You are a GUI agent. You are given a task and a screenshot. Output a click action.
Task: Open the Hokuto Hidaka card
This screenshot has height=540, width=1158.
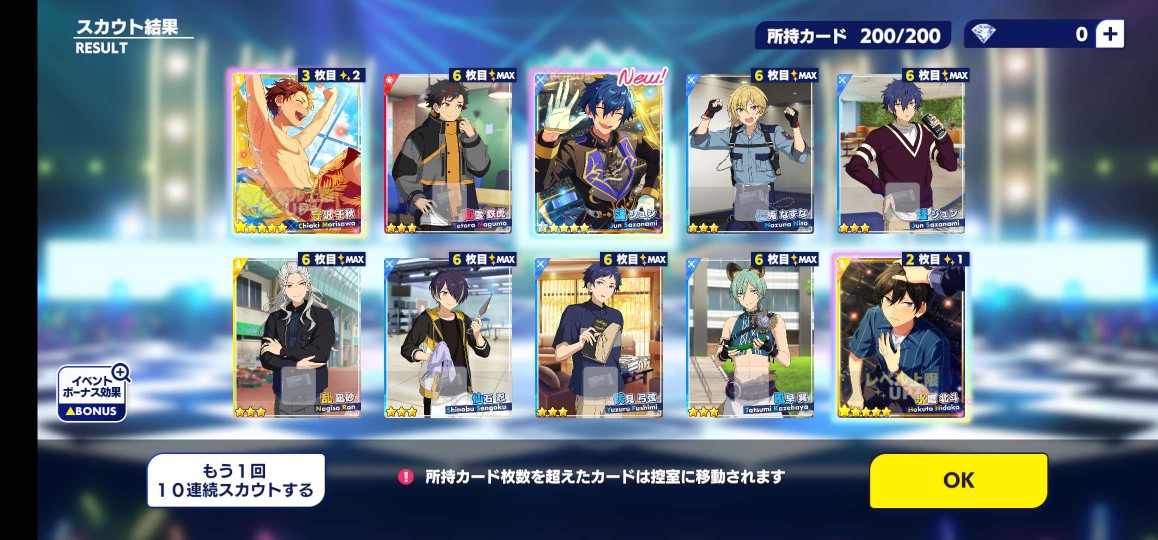point(901,338)
